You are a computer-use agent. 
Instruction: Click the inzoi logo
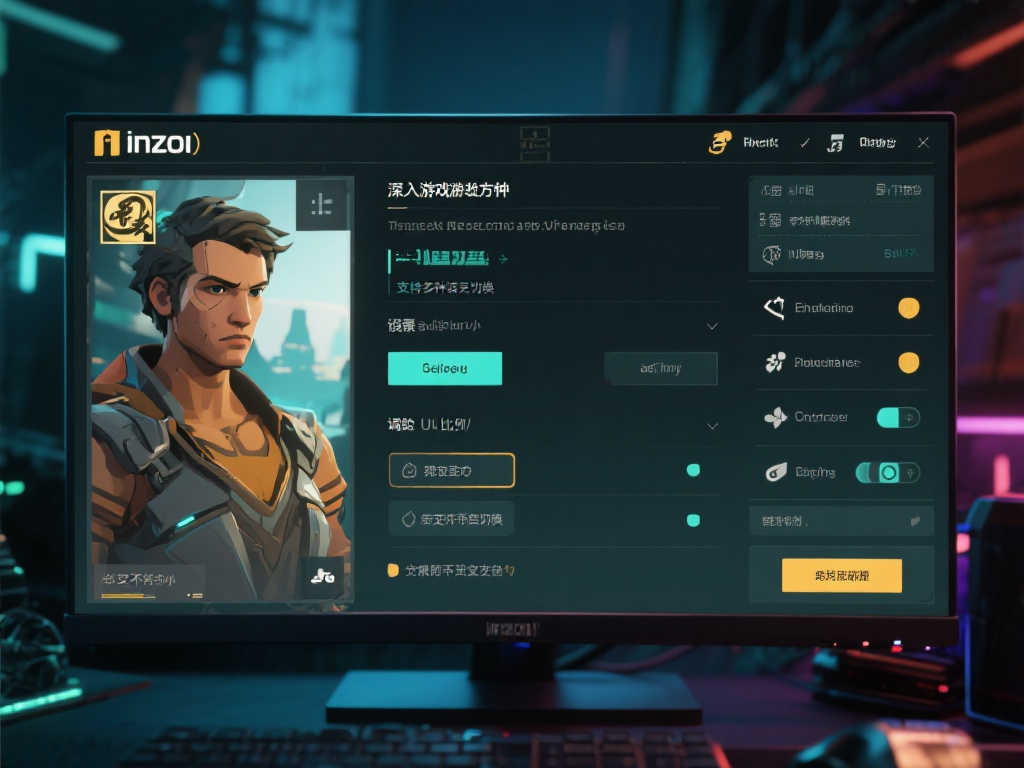[x=146, y=143]
